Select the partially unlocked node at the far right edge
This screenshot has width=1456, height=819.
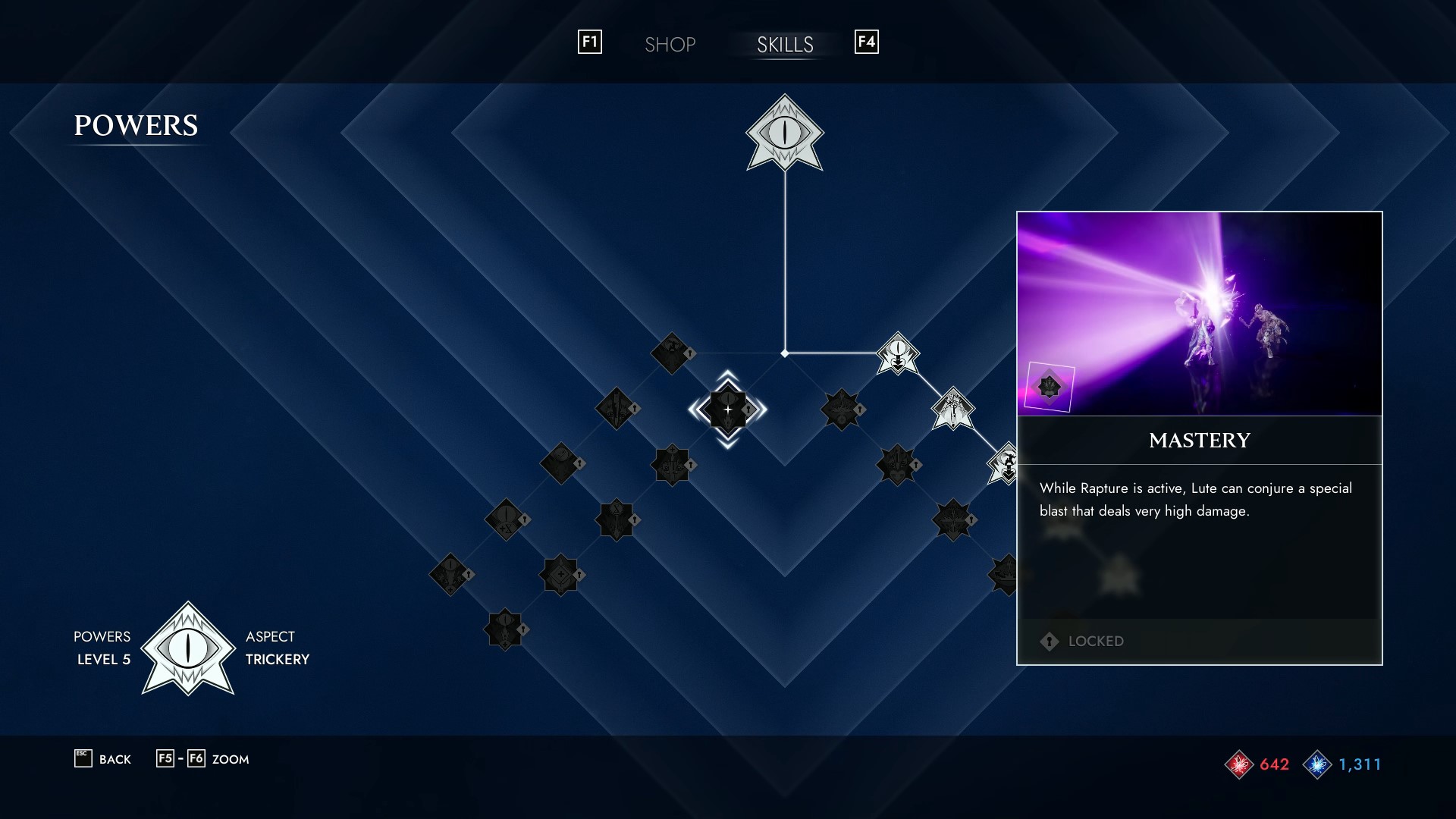1003,463
